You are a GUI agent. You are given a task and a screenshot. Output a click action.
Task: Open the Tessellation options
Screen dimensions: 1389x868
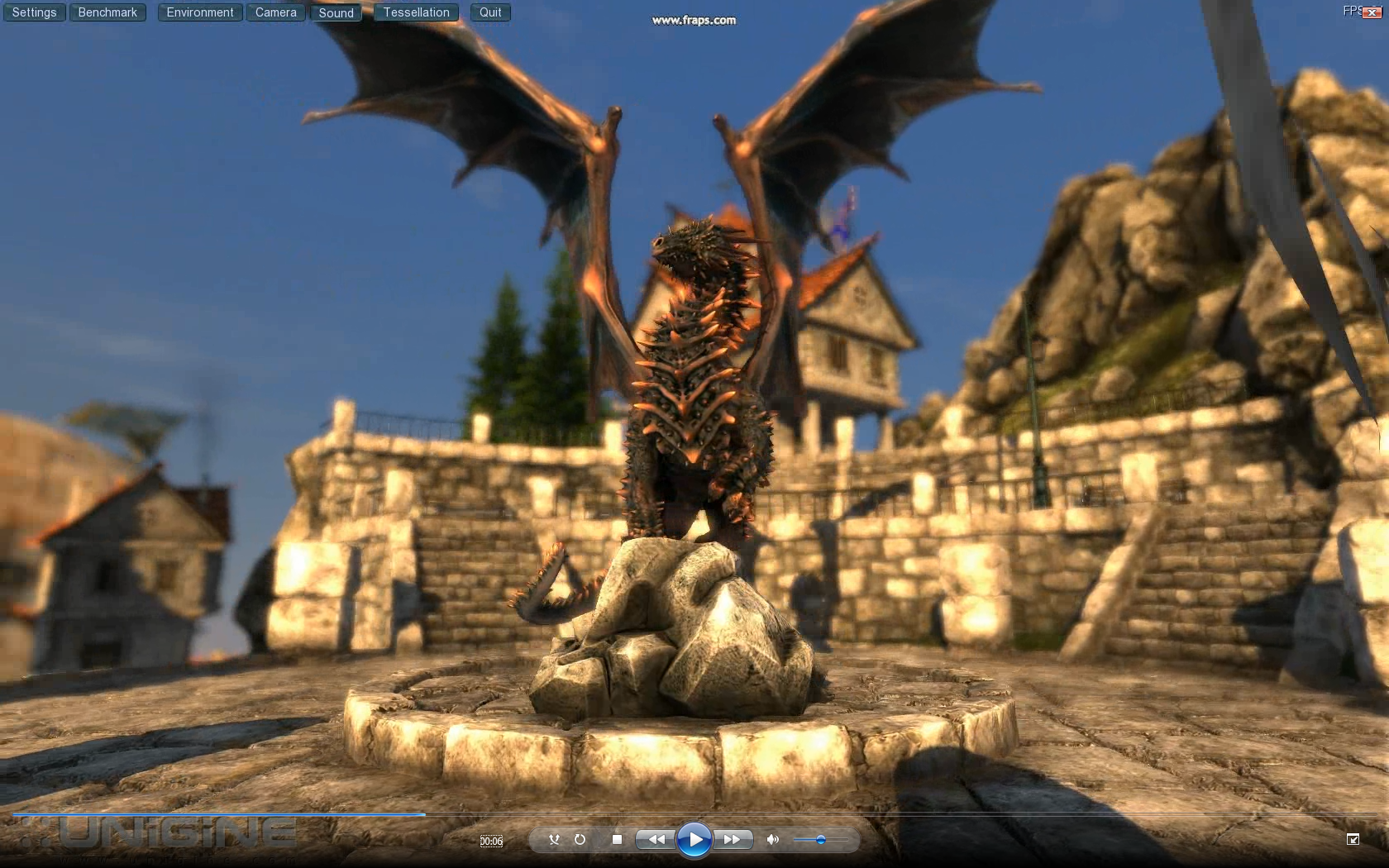(x=416, y=12)
